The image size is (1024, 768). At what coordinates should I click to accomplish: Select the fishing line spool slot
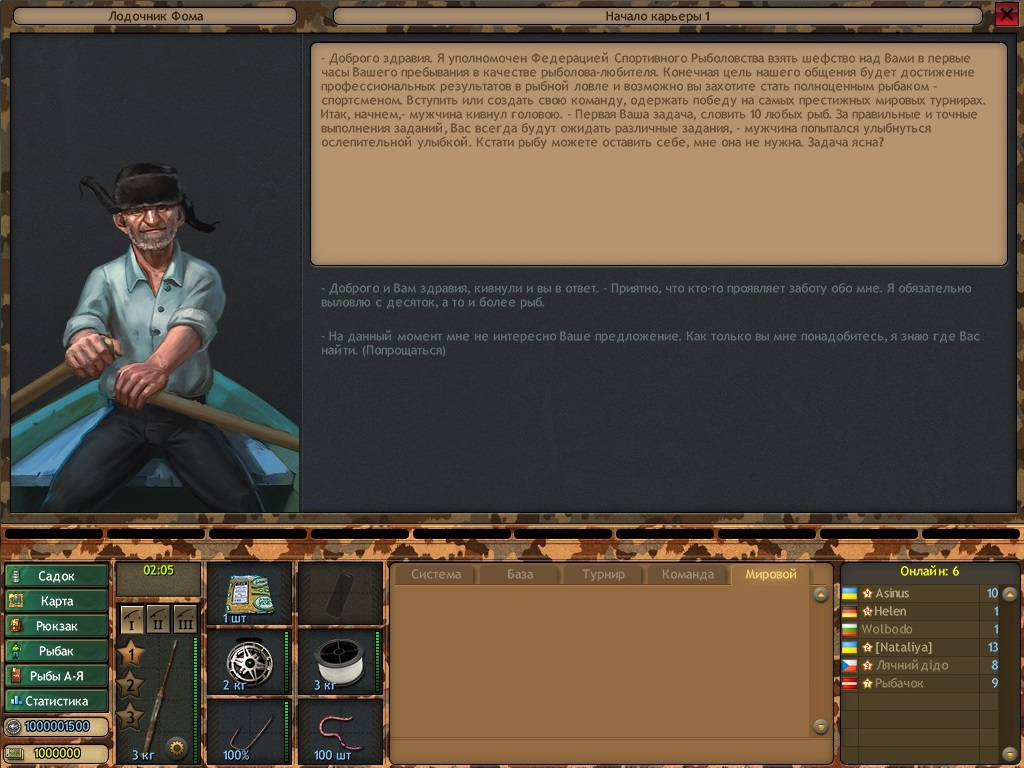pos(340,661)
